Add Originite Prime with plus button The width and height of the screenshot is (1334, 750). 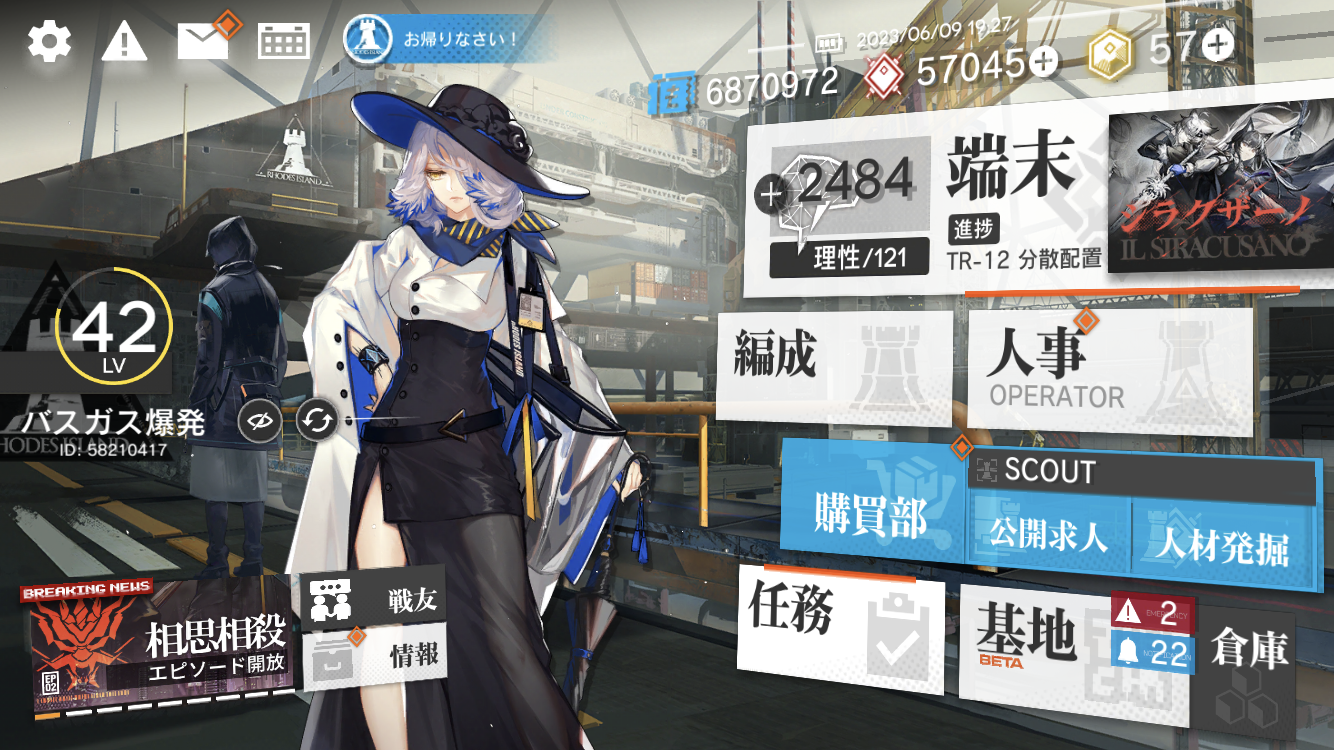coord(1218,45)
